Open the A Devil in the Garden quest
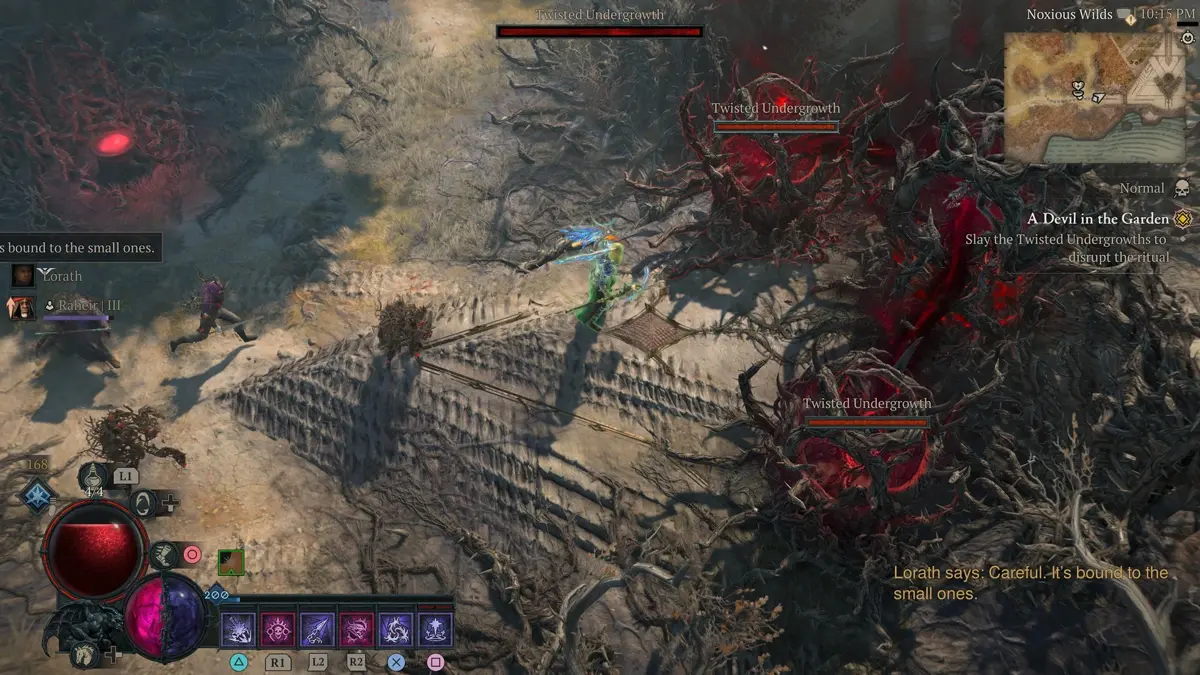 [x=1098, y=219]
